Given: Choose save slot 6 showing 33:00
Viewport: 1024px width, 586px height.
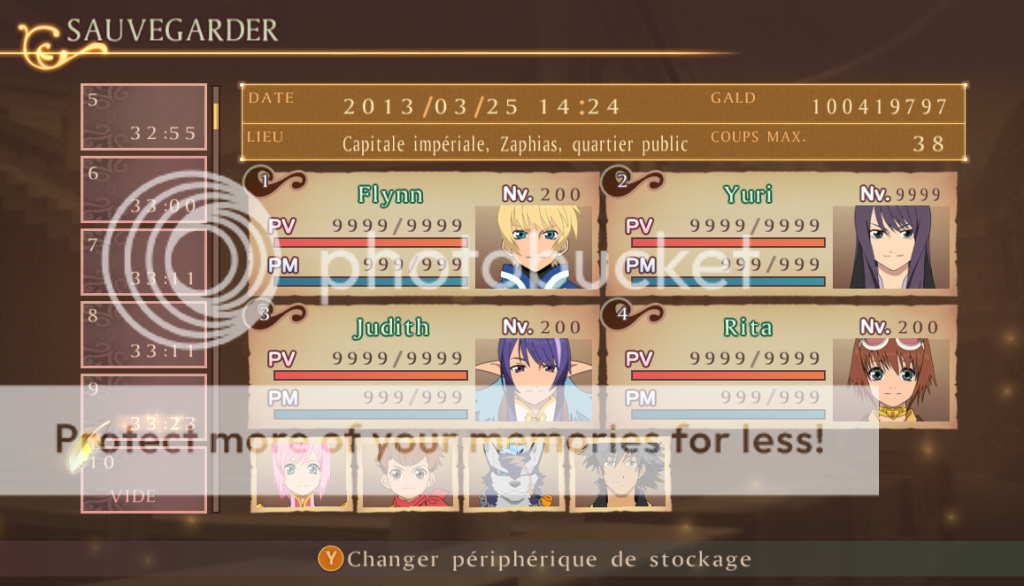Looking at the screenshot, I should point(143,190).
